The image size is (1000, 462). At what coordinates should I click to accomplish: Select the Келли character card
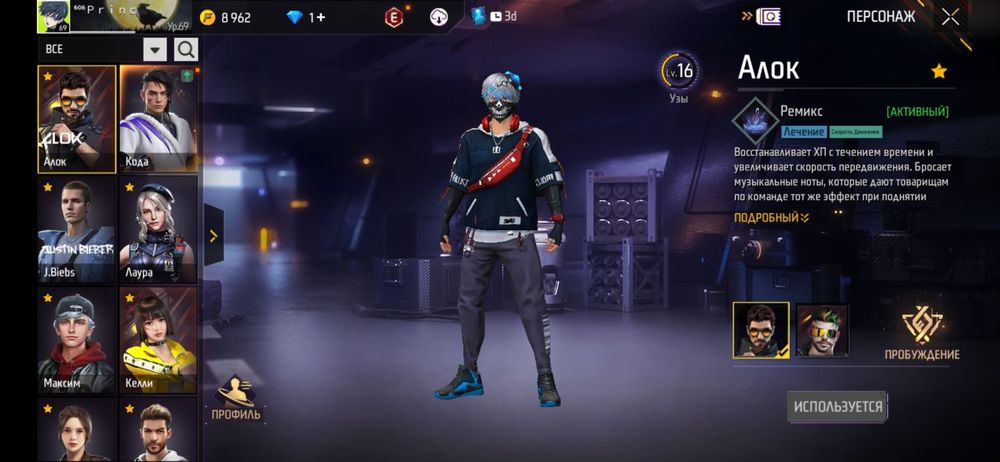(x=158, y=340)
